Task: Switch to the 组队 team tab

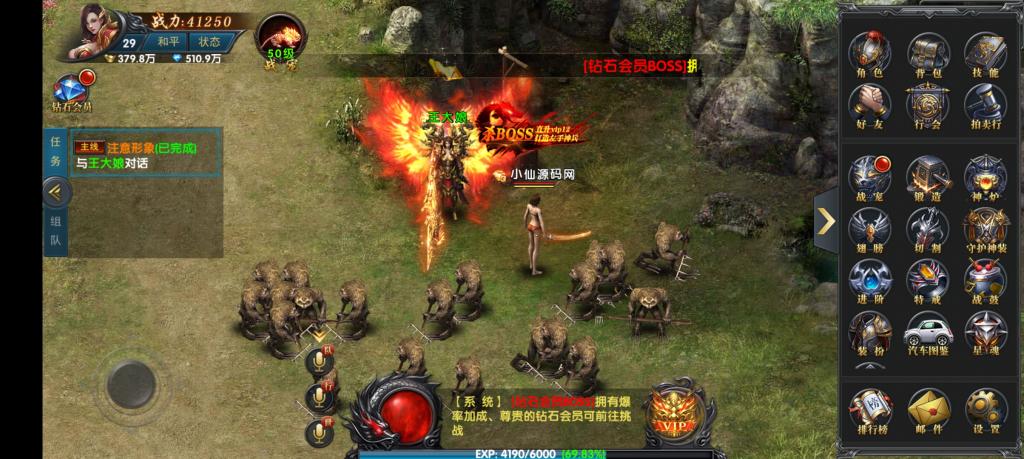Action: click(x=56, y=231)
